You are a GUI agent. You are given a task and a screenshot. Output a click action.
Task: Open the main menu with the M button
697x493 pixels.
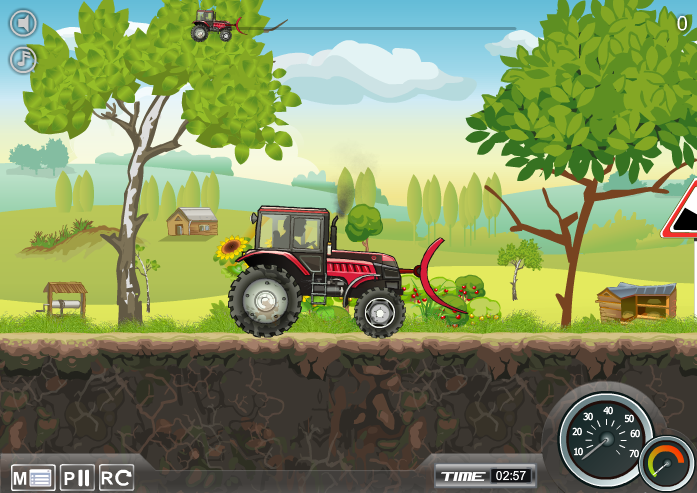pos(33,477)
